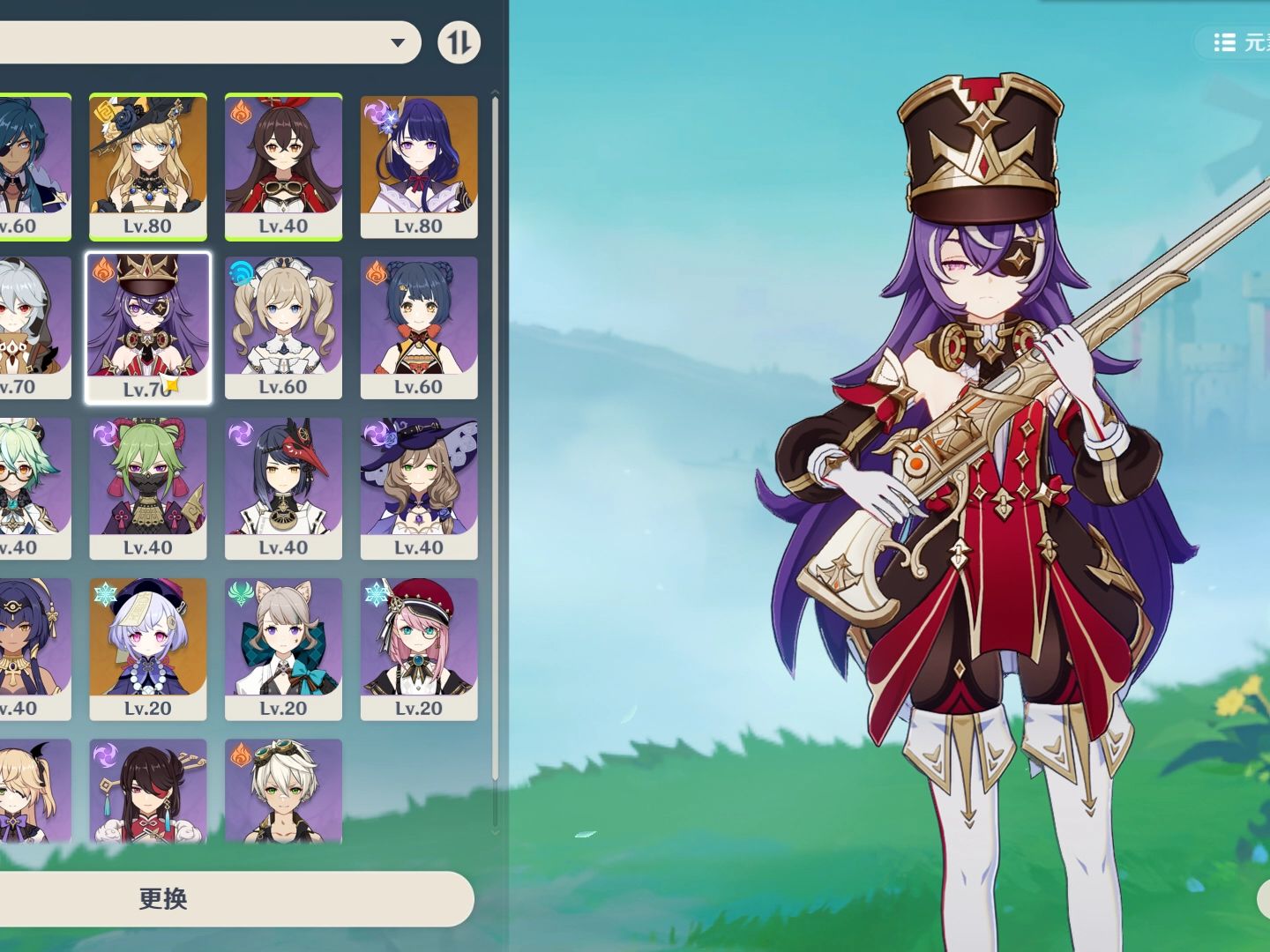1270x952 pixels.
Task: Select Lisa's witch hat portrait
Action: [419, 487]
